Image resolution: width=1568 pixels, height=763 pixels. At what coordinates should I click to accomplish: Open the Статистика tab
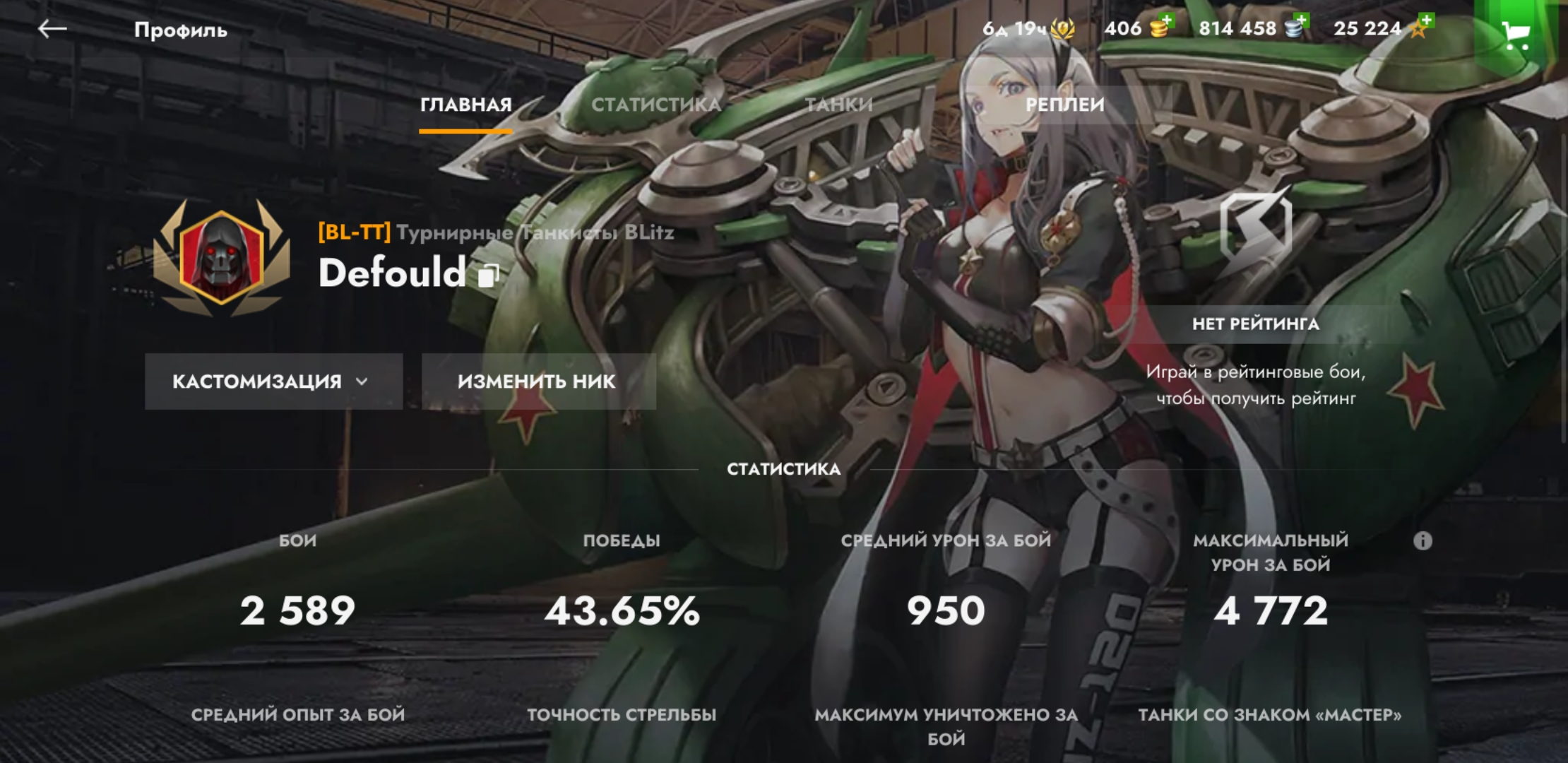point(655,105)
